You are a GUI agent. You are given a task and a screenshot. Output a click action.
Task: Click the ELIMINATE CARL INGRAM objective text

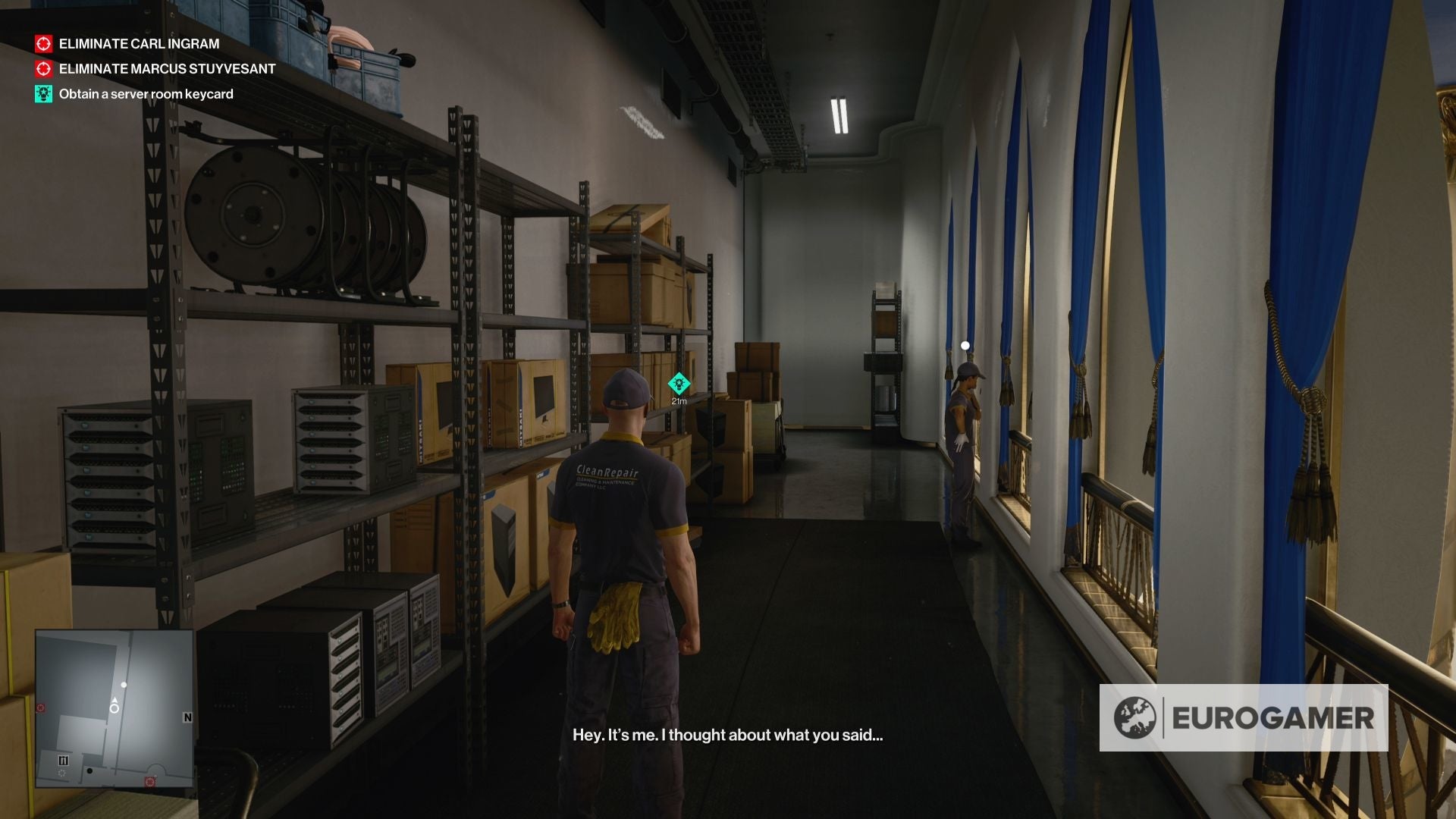click(138, 44)
